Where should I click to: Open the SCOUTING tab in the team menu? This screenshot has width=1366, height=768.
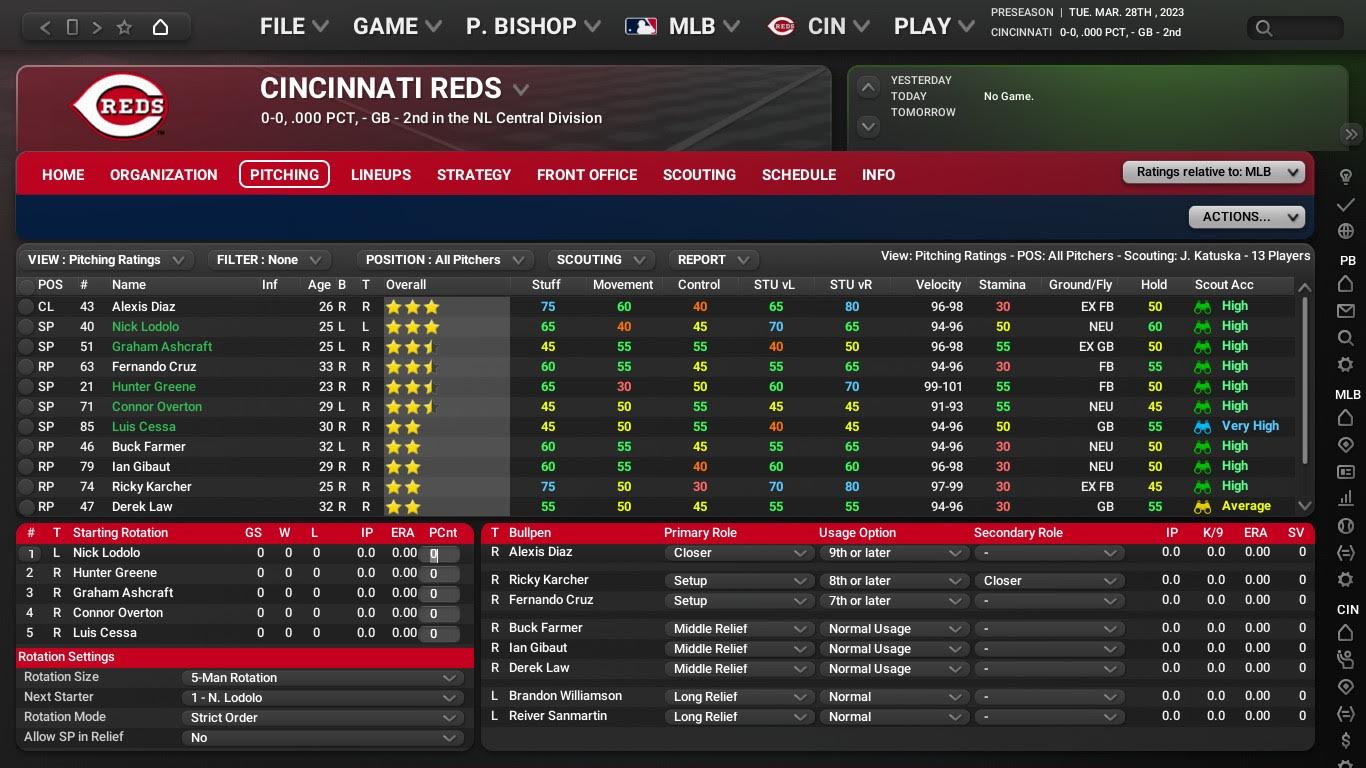point(699,175)
